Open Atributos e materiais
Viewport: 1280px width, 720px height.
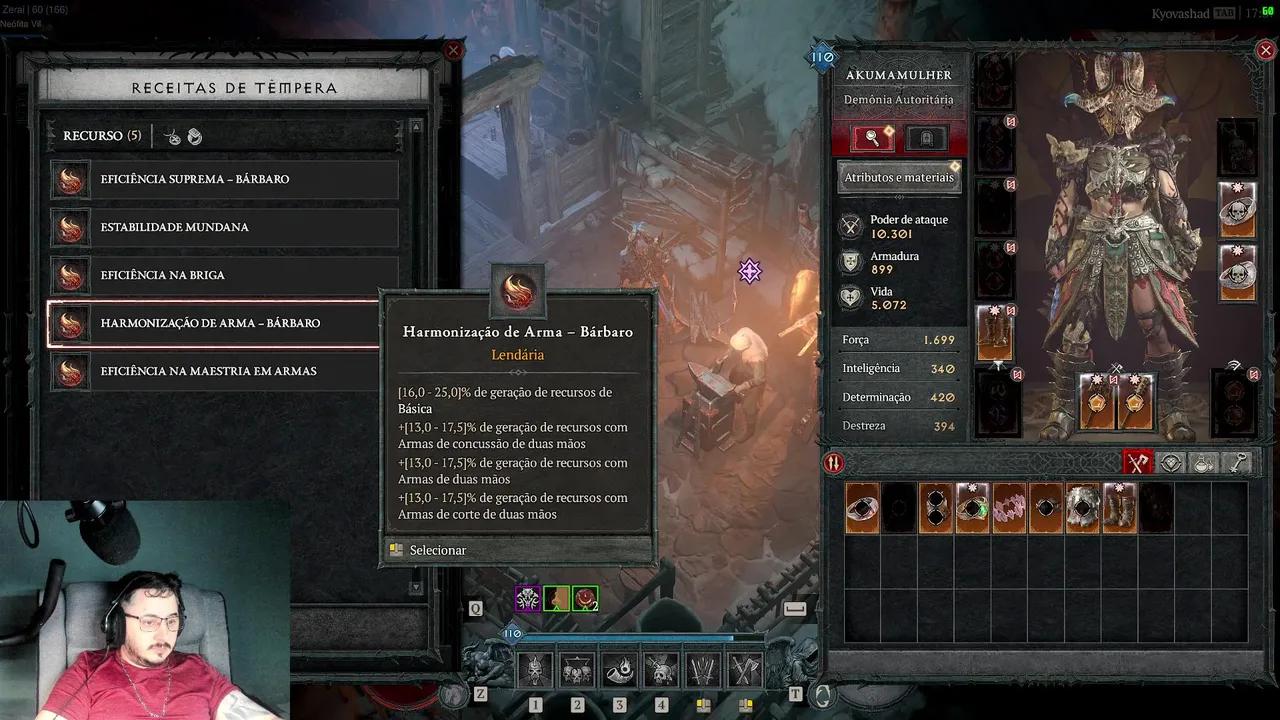pos(899,178)
